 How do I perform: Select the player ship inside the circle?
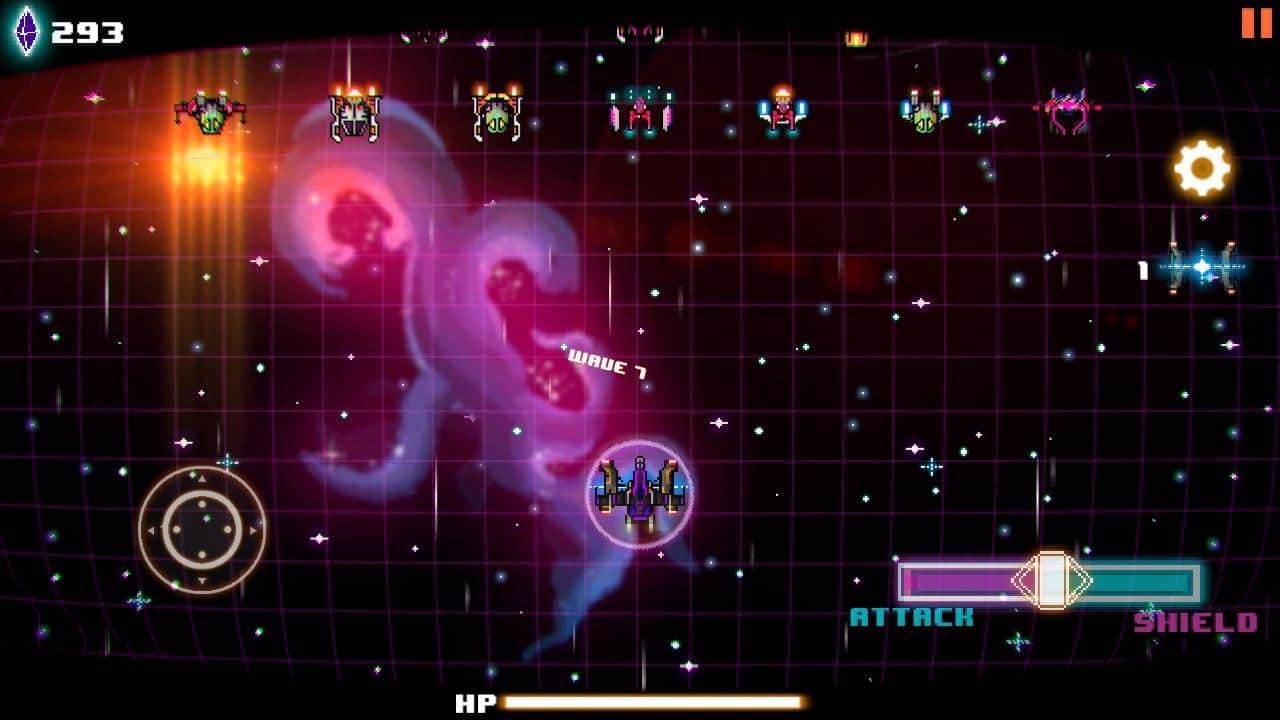(637, 494)
